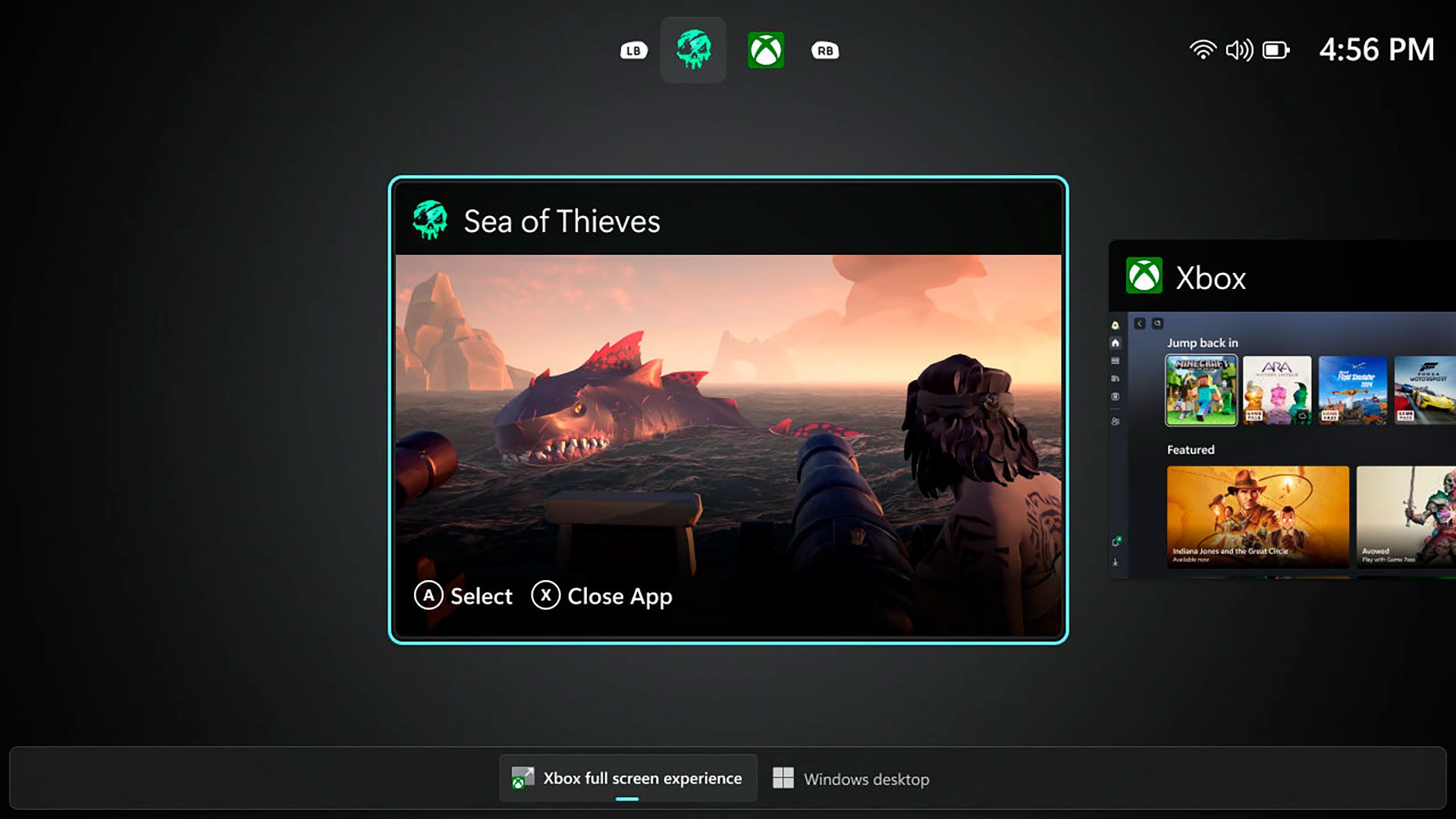Open the downloads icon in Xbox sidebar

[1115, 563]
